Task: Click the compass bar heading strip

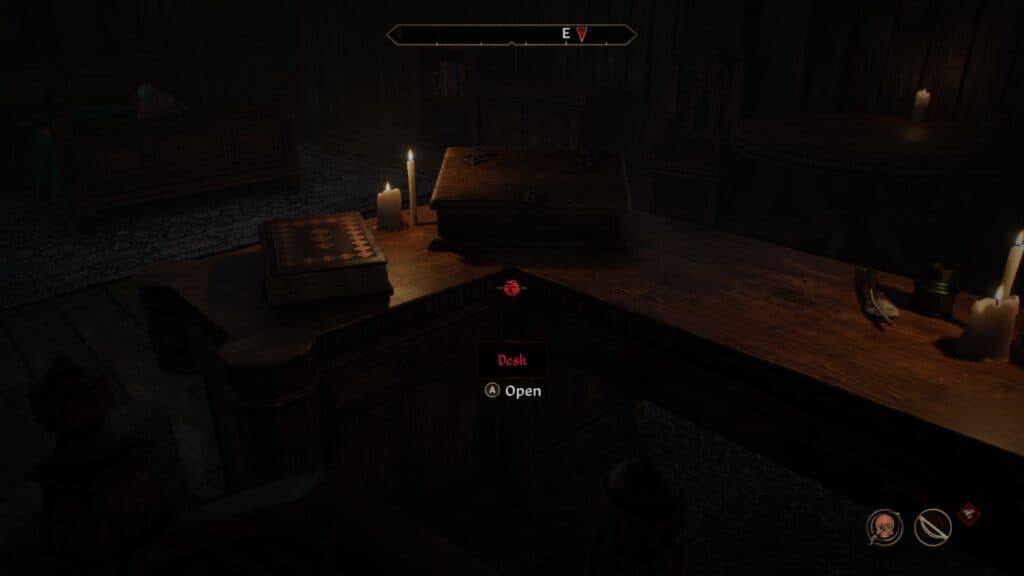Action: pos(511,34)
